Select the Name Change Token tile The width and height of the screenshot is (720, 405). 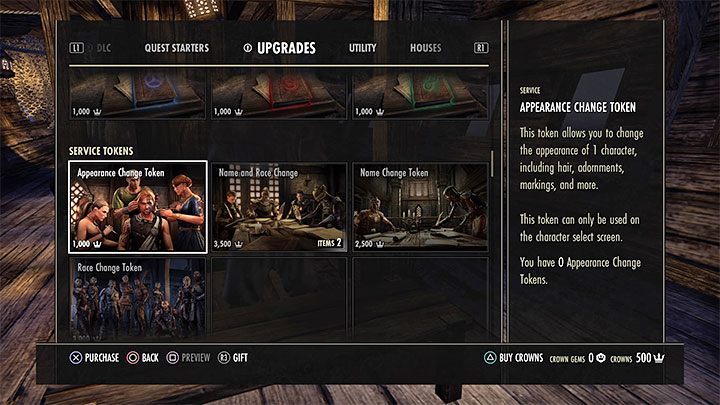coord(420,206)
